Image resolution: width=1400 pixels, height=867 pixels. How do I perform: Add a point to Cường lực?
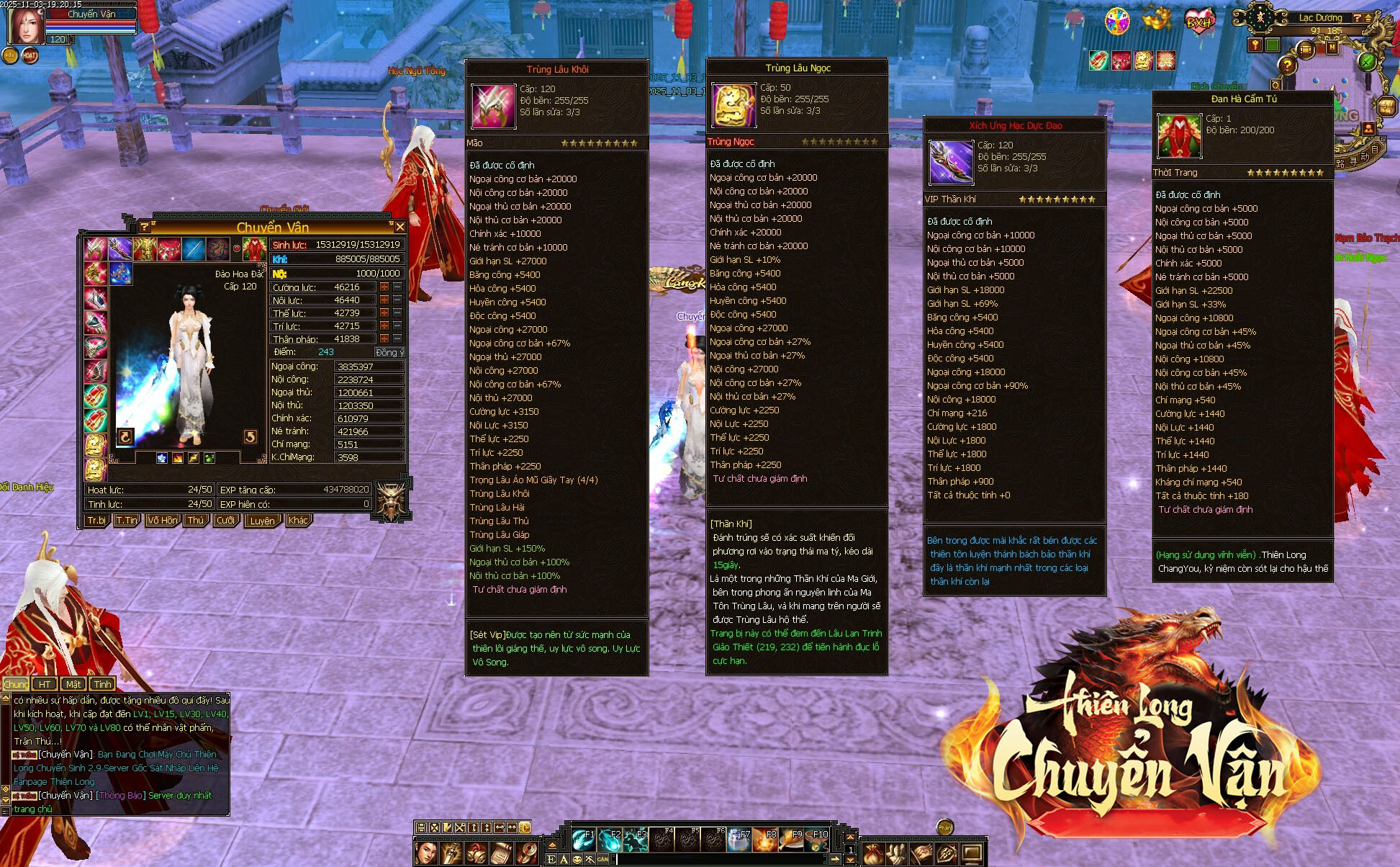coord(384,287)
